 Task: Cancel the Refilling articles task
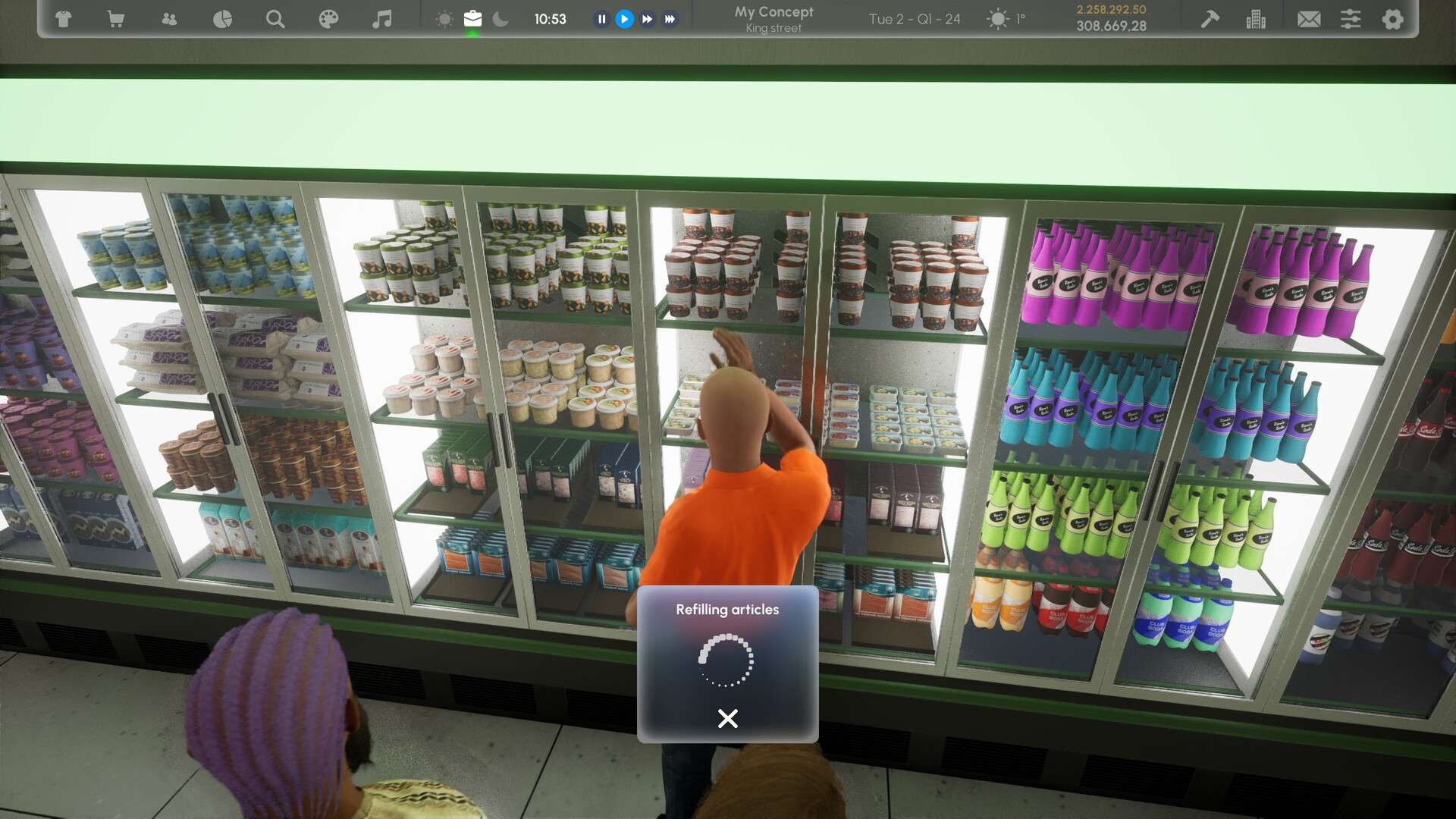coord(727,717)
